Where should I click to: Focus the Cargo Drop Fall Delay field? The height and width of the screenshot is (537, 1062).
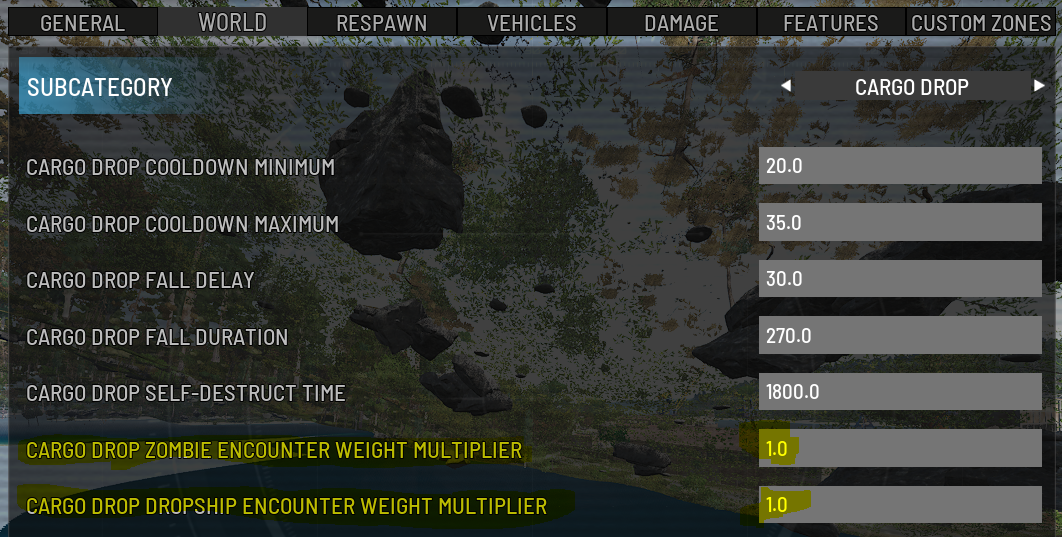900,279
